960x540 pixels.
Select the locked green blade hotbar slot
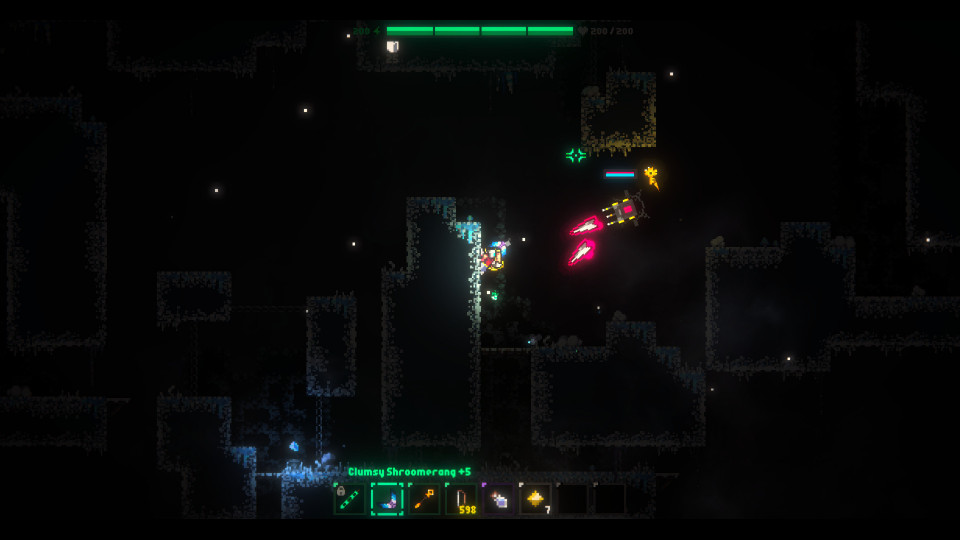click(350, 499)
